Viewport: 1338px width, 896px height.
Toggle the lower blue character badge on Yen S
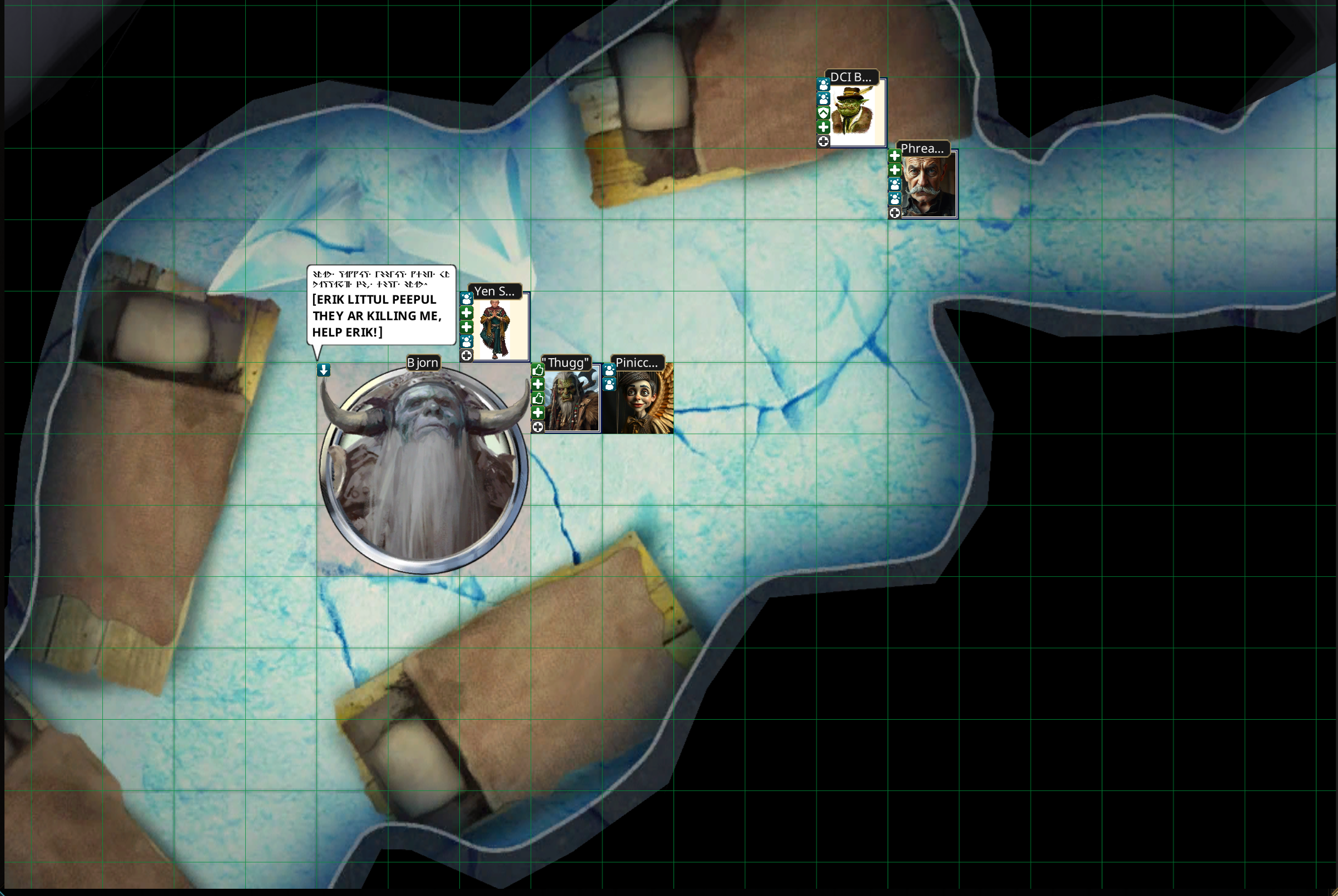467,341
